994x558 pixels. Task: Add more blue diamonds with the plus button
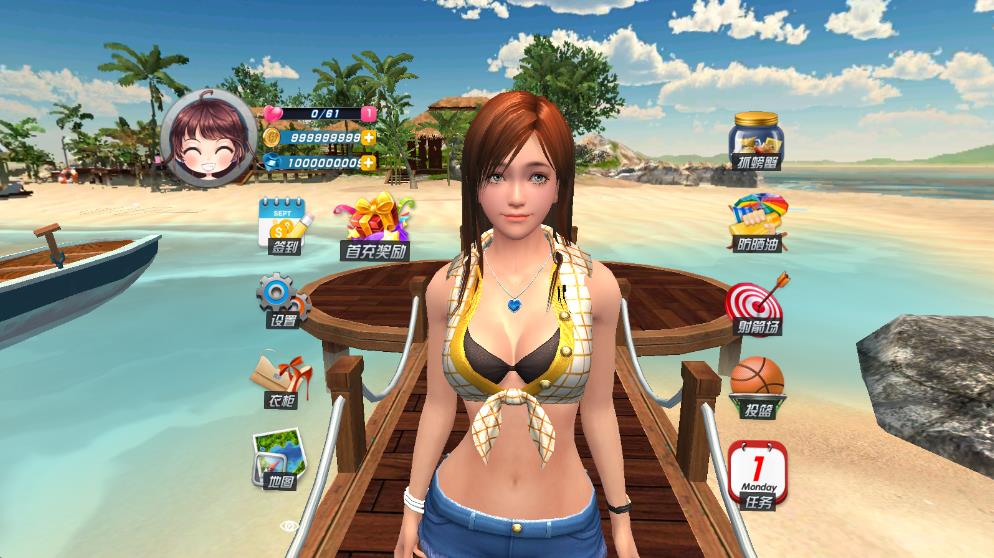click(369, 162)
